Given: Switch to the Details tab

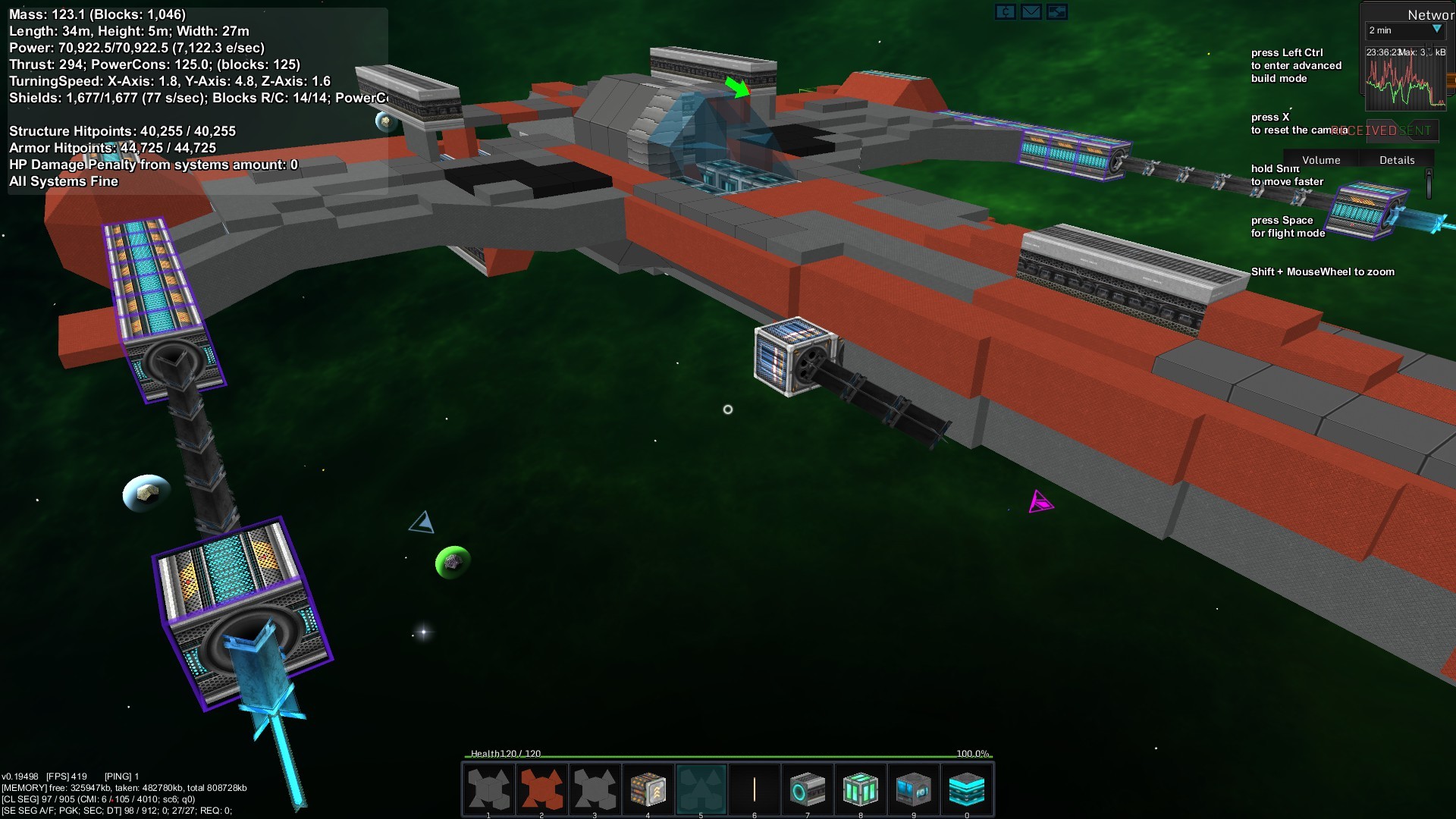Looking at the screenshot, I should click(x=1397, y=160).
